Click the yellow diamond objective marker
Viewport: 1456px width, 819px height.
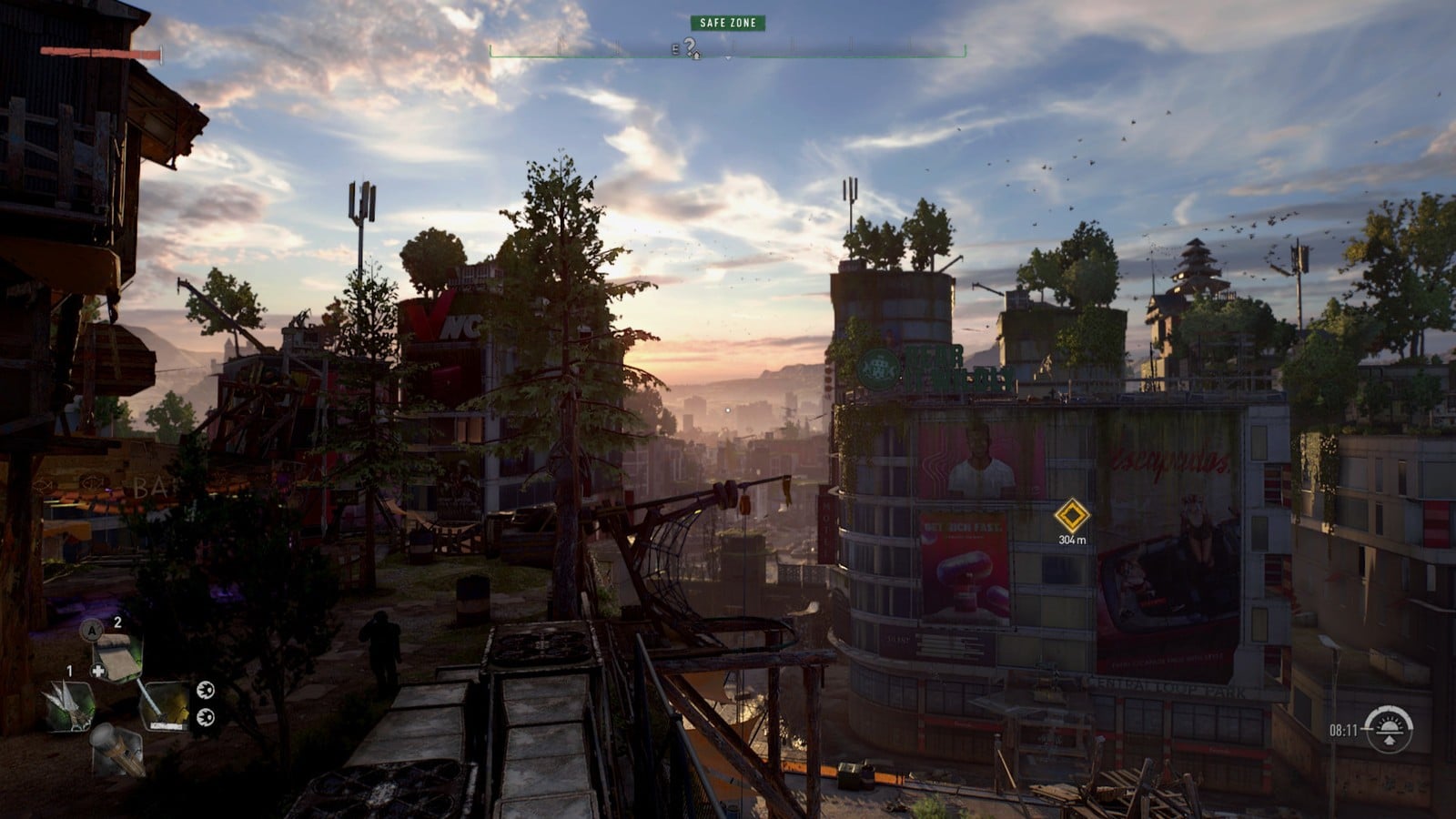[1072, 516]
